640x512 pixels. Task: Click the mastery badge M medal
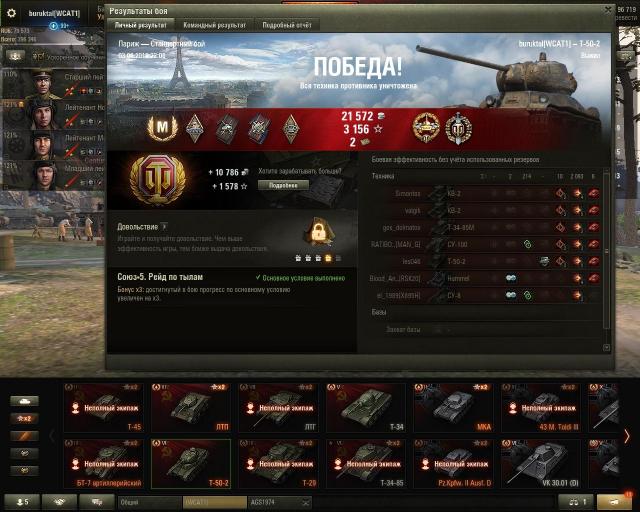coord(161,127)
